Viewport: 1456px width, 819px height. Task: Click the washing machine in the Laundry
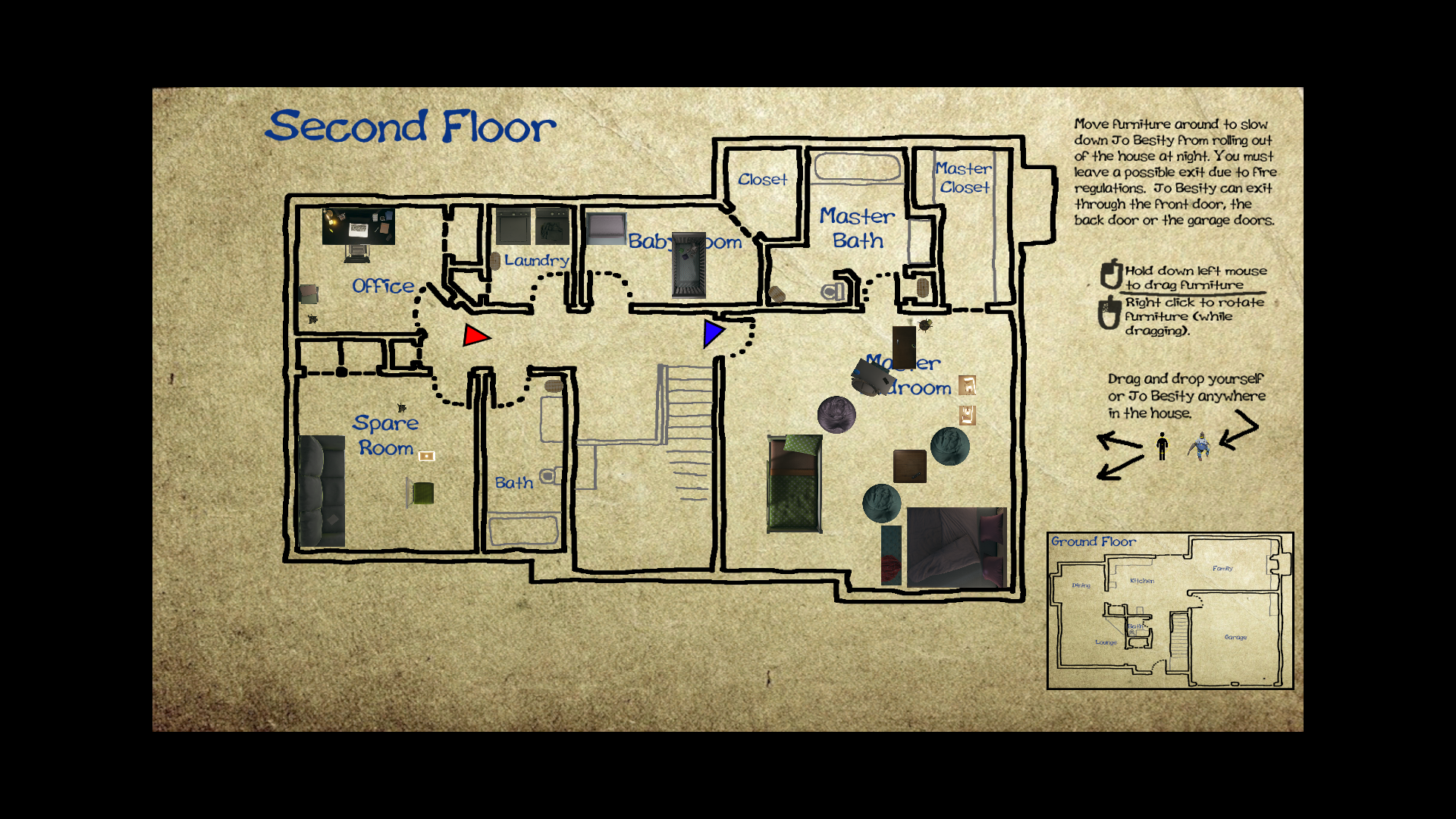click(513, 225)
